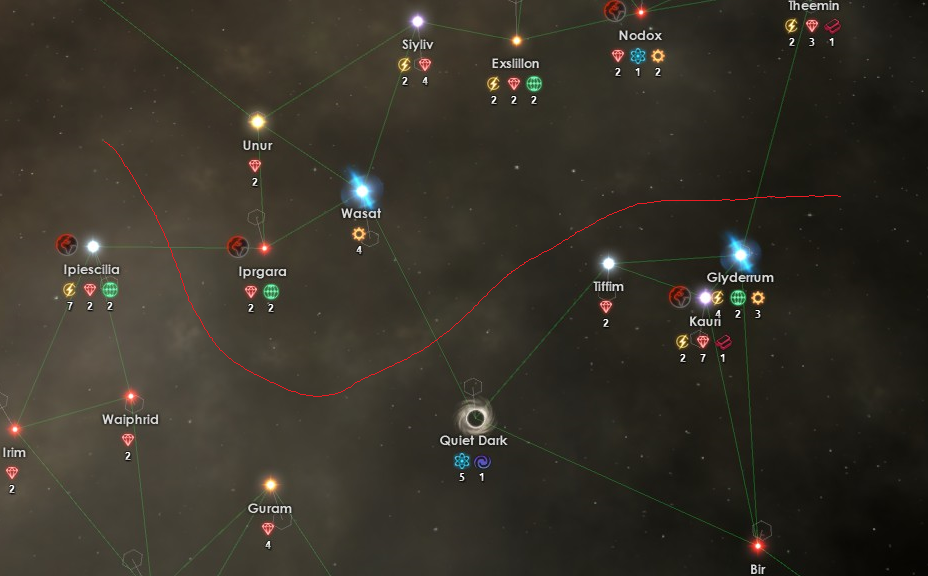The height and width of the screenshot is (576, 928).
Task: Select the Tiffim star system
Action: (608, 264)
